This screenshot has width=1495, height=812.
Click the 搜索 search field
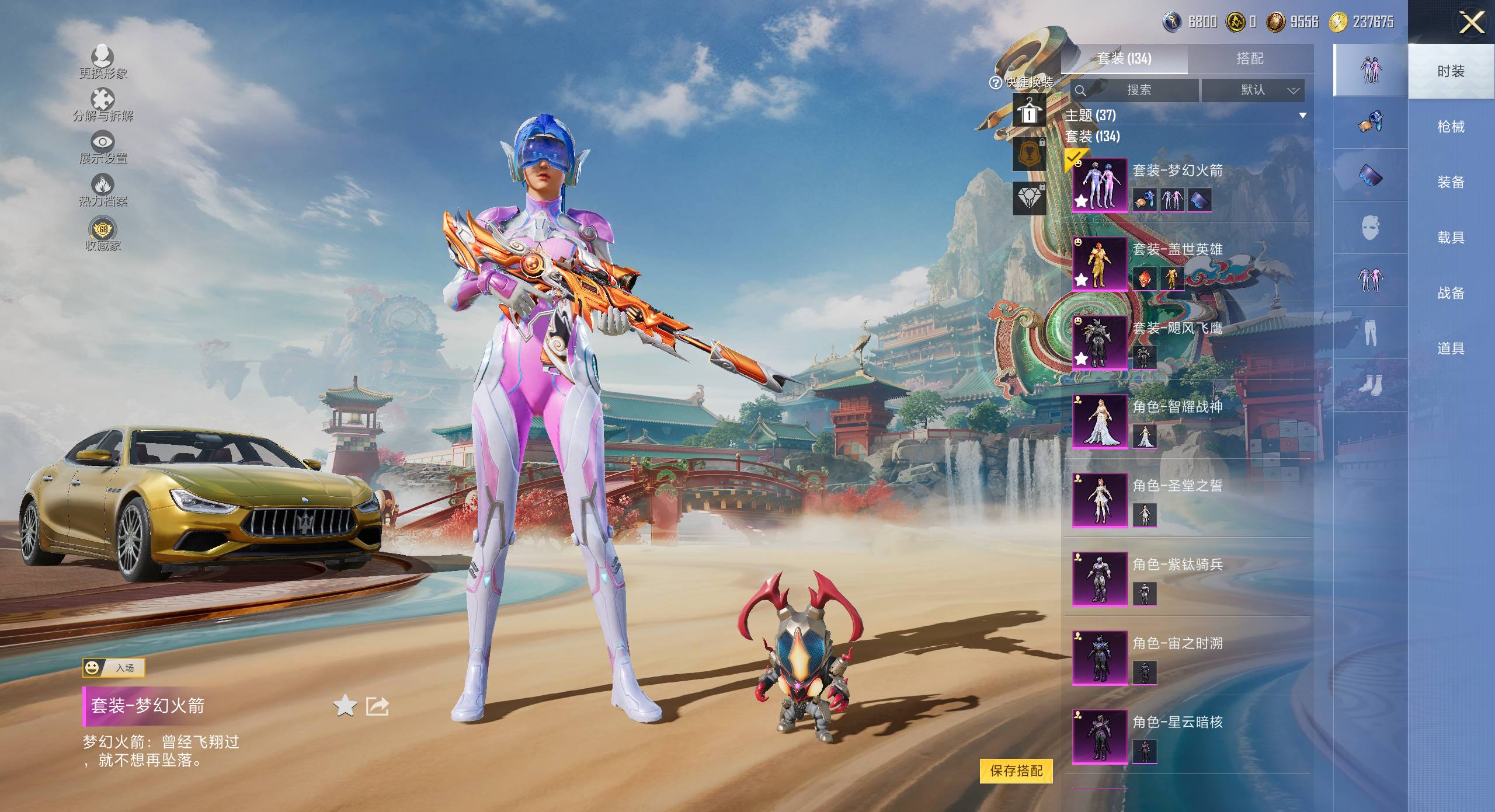pos(1136,90)
